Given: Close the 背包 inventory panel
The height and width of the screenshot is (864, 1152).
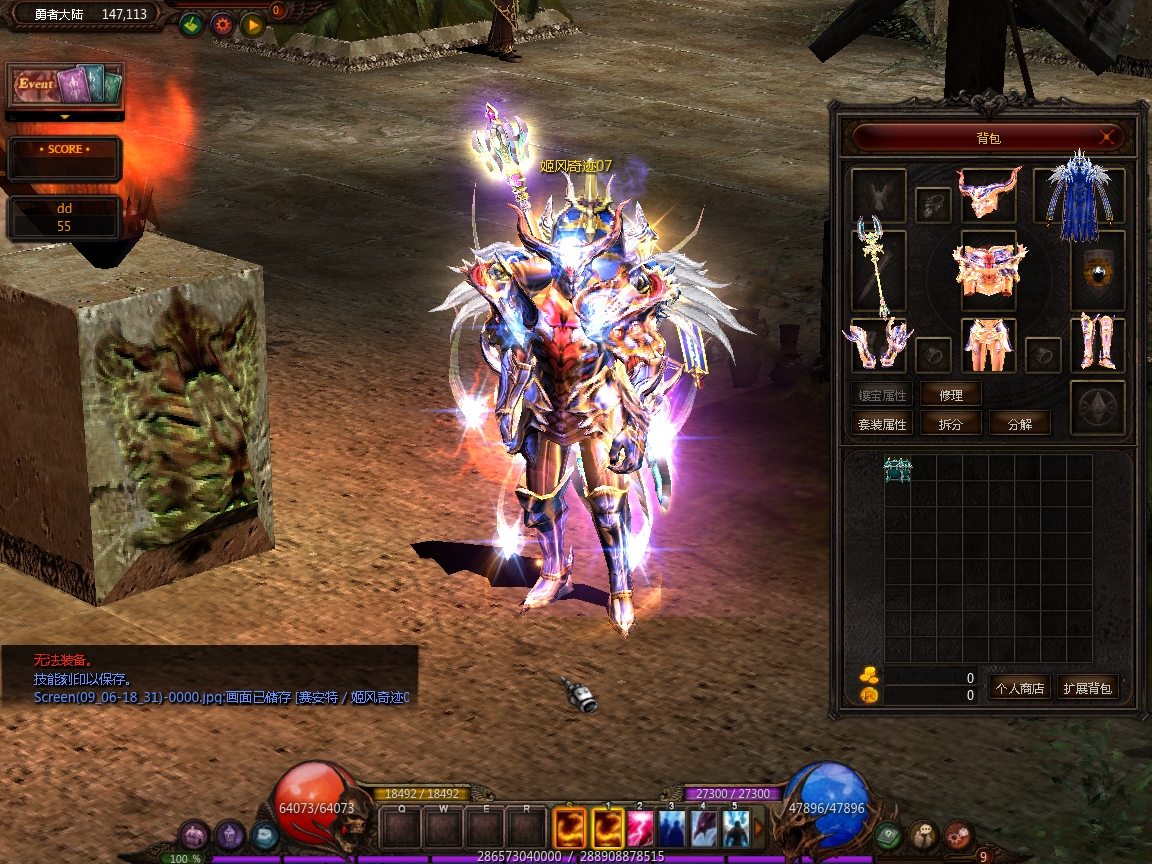Looking at the screenshot, I should (1107, 137).
